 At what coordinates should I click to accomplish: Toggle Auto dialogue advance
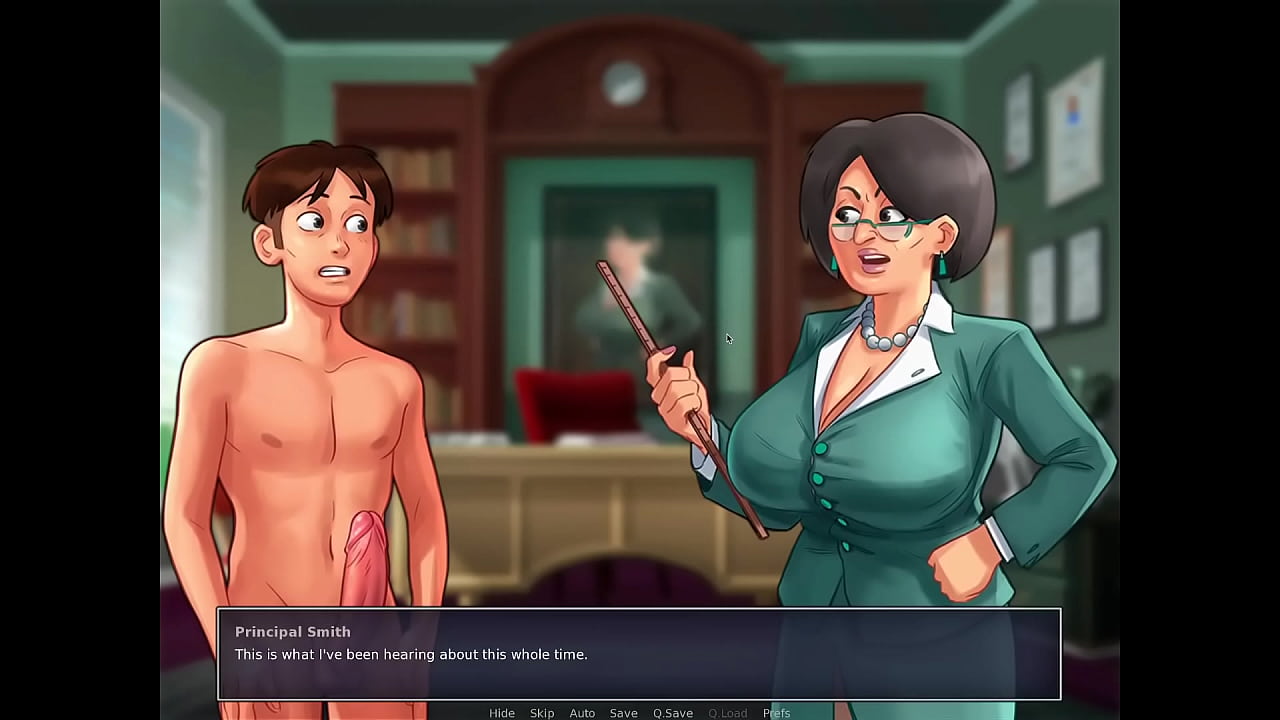tap(582, 713)
